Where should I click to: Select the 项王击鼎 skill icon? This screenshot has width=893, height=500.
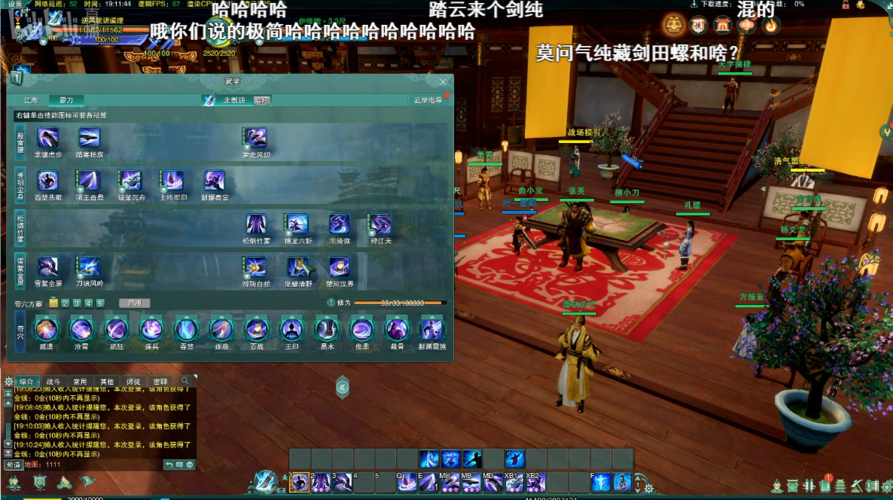coord(89,181)
